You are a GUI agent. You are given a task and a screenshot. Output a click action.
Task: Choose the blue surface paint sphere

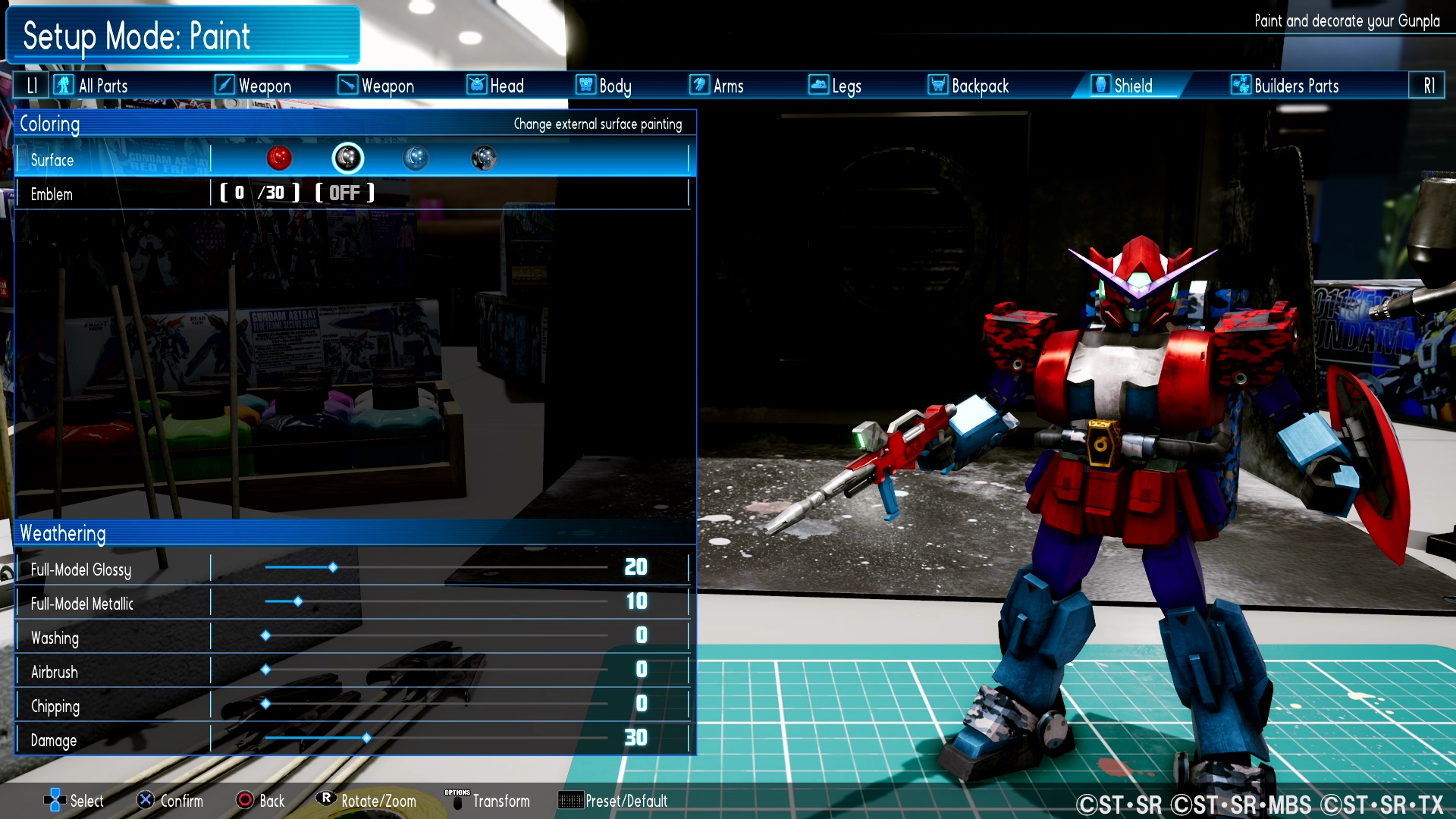point(416,158)
